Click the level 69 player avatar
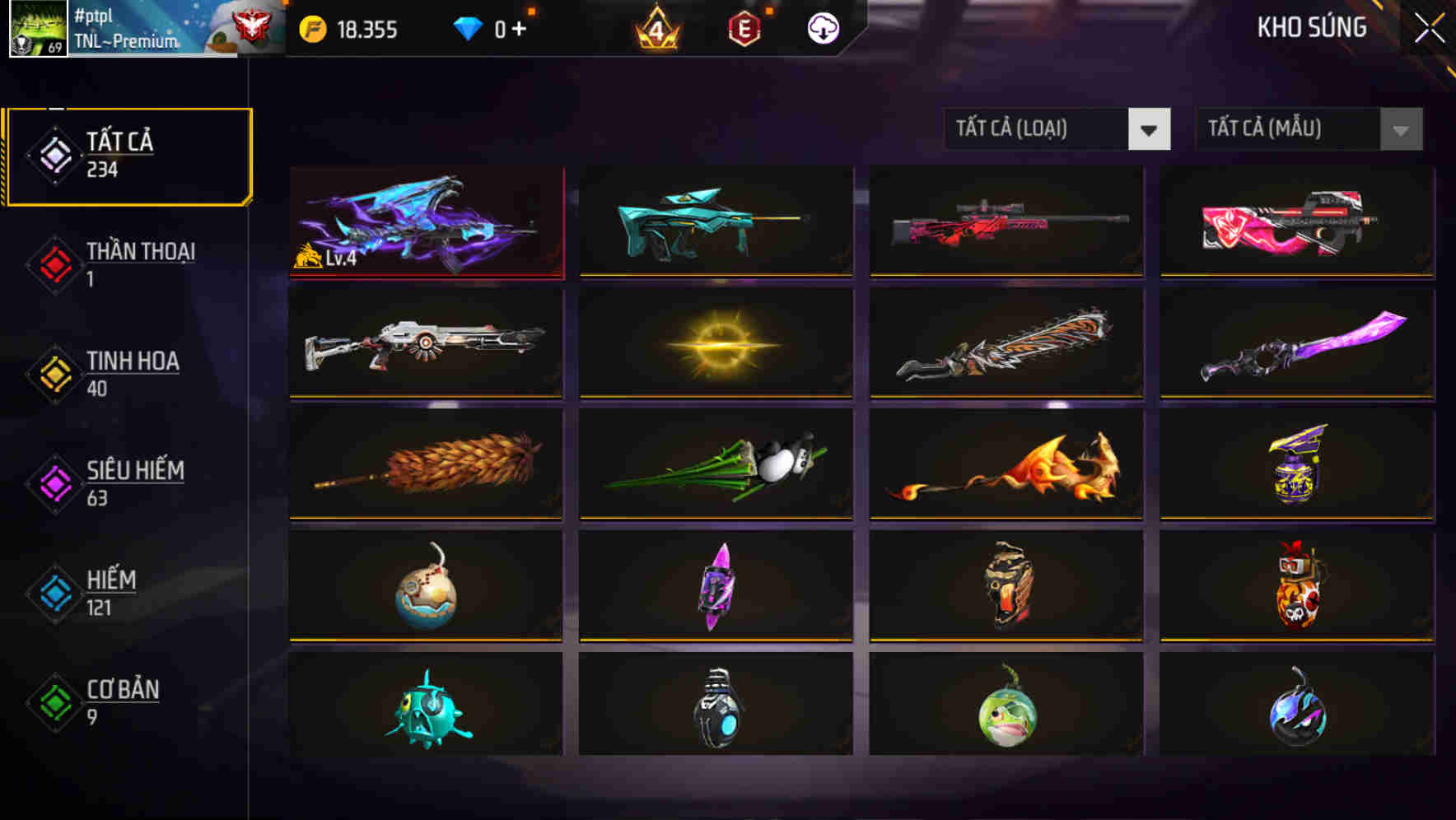The height and width of the screenshot is (820, 1456). pyautogui.click(x=37, y=29)
